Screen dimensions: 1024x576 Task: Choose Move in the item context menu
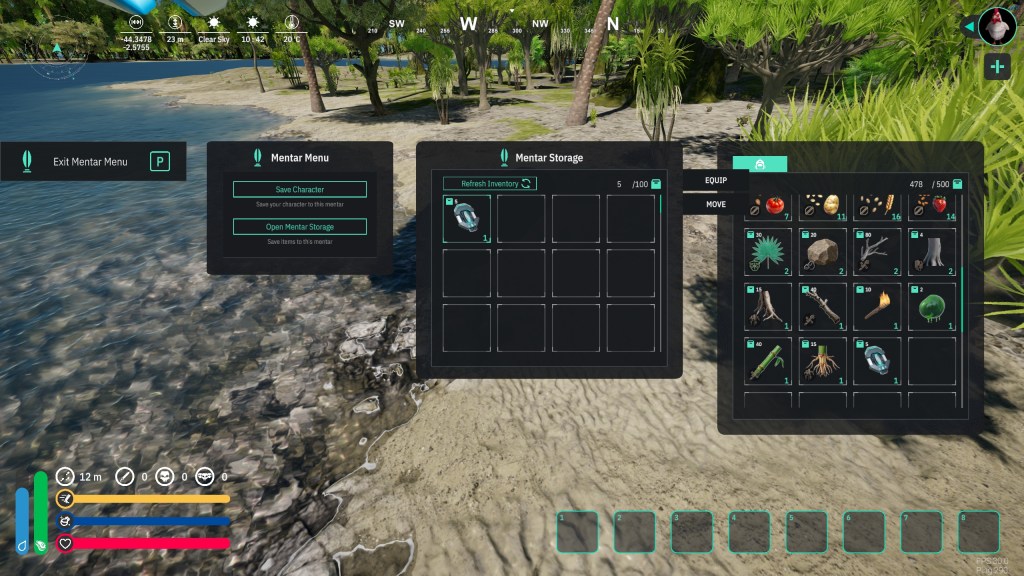(x=716, y=204)
